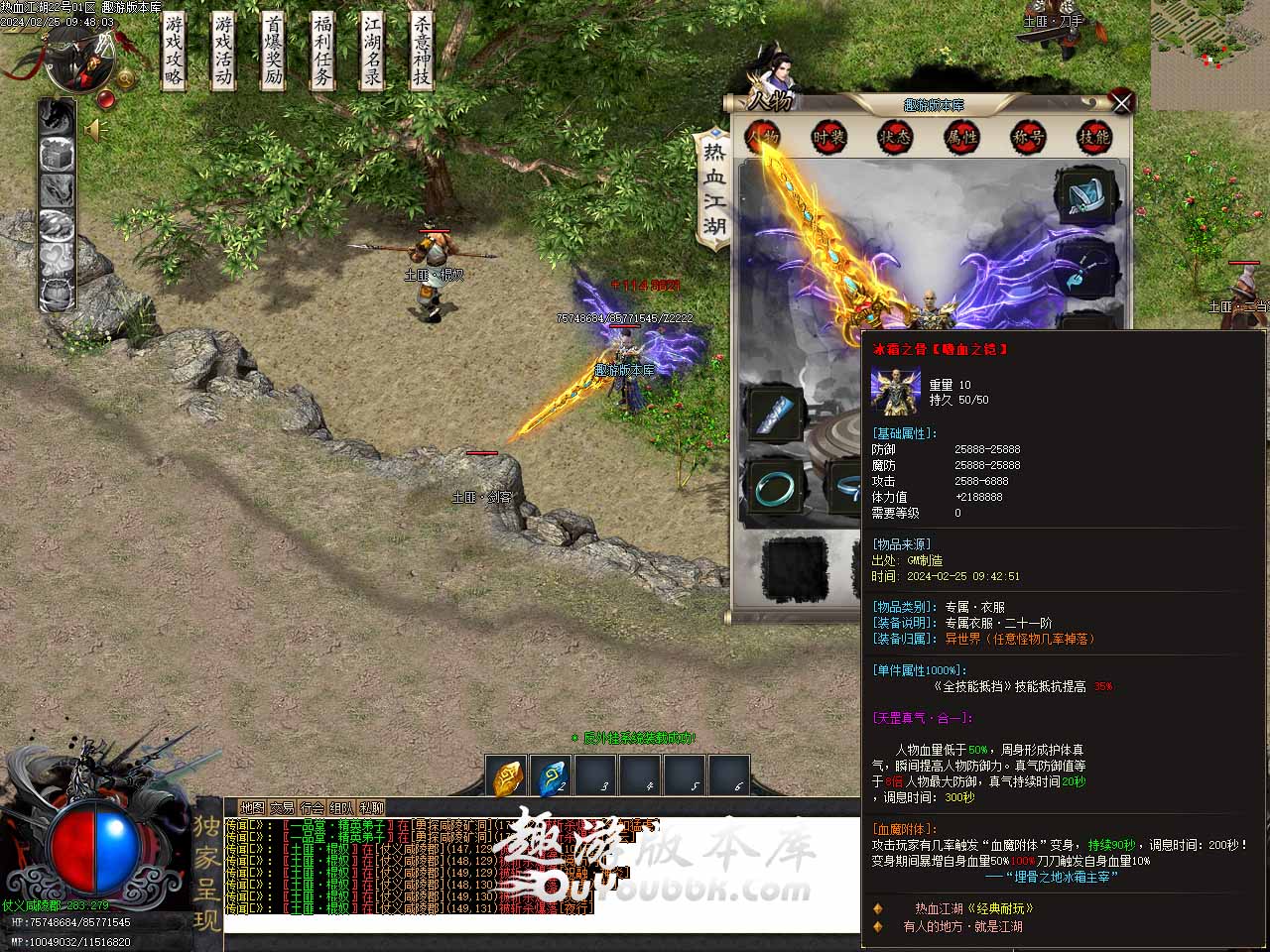The width and height of the screenshot is (1270, 952).
Task: Switch chat to the 行会 guild channel
Action: tap(312, 808)
